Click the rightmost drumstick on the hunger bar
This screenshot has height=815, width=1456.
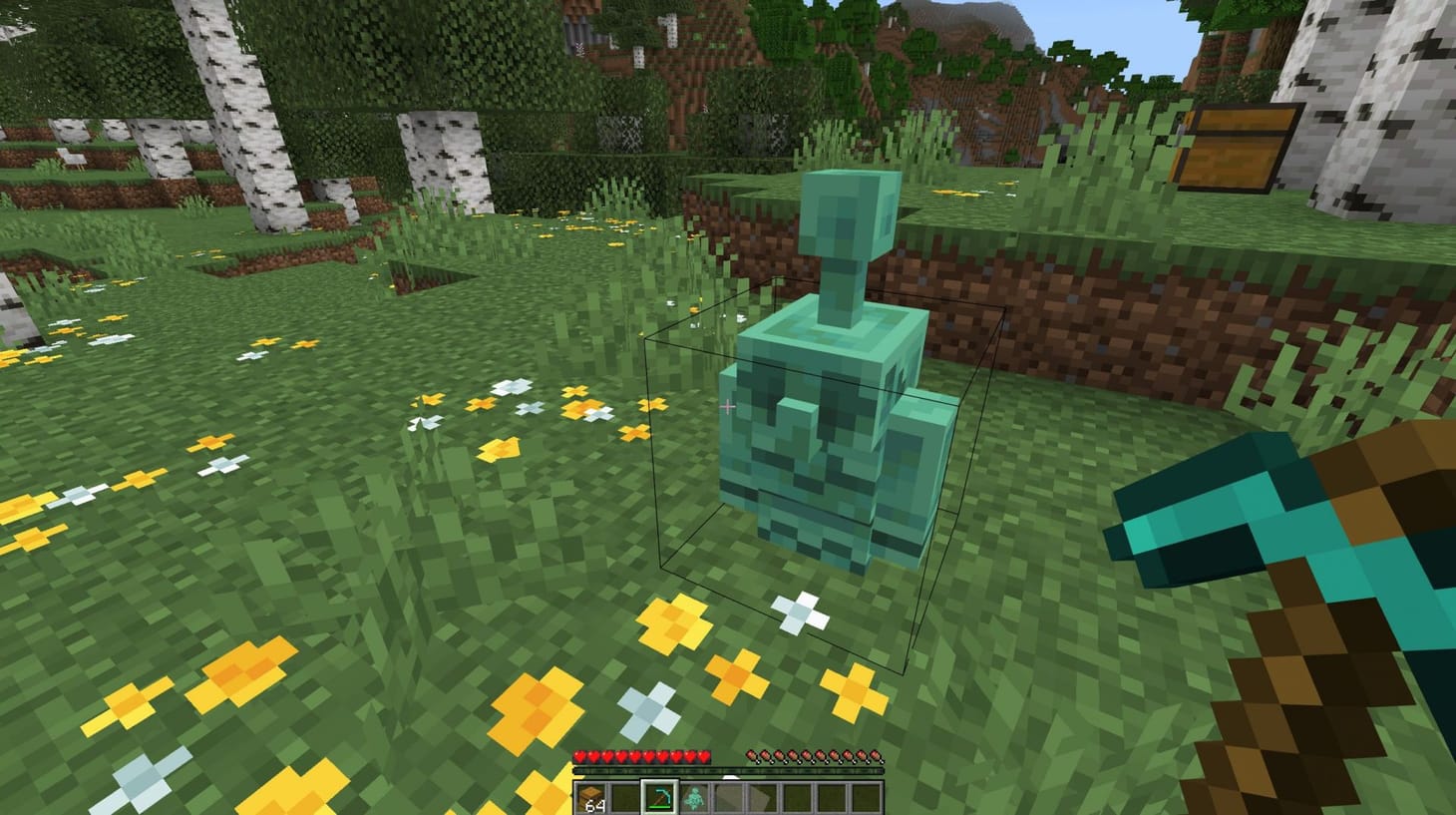pos(876,756)
